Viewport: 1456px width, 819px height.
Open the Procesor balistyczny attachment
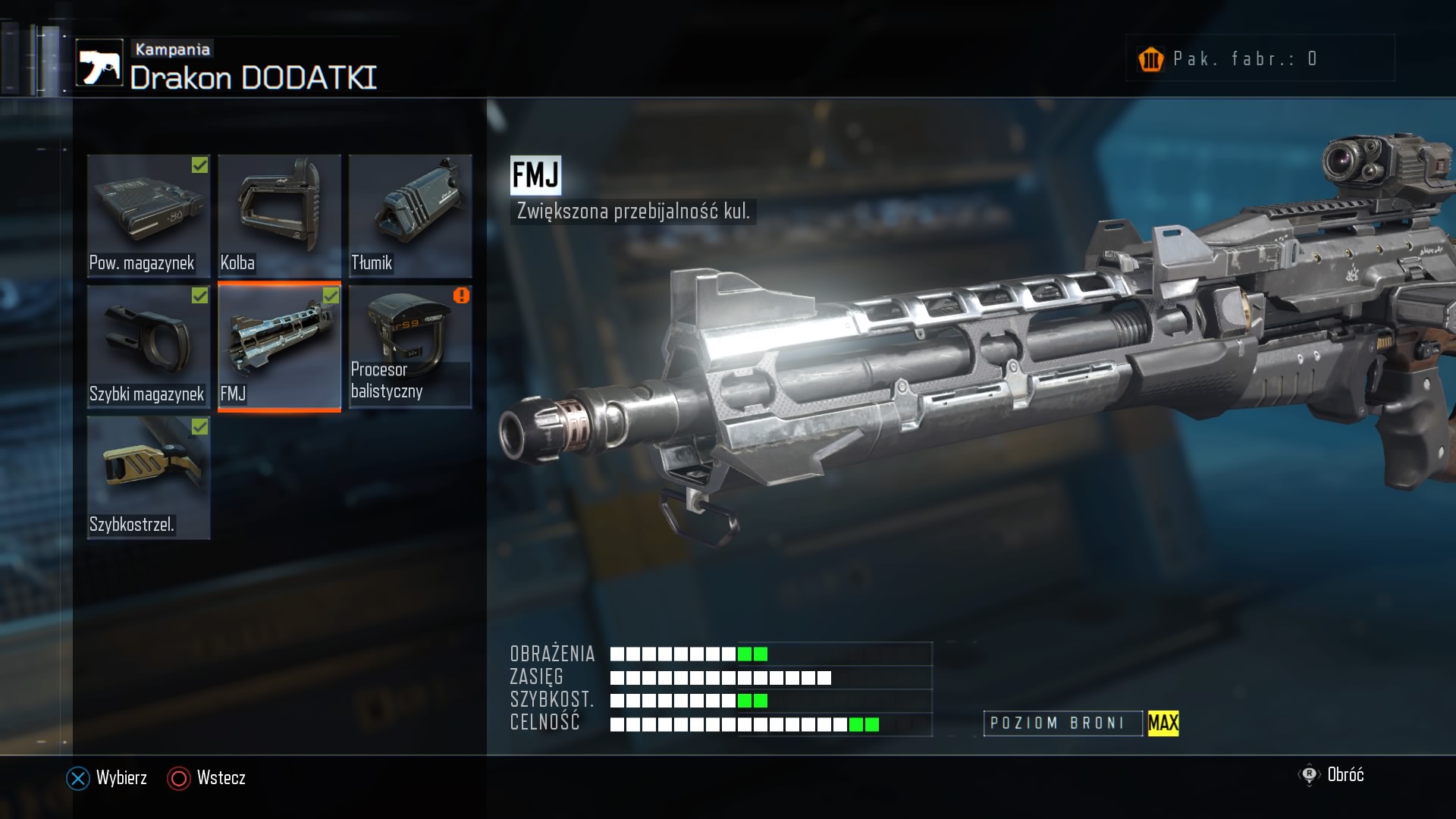click(x=410, y=347)
